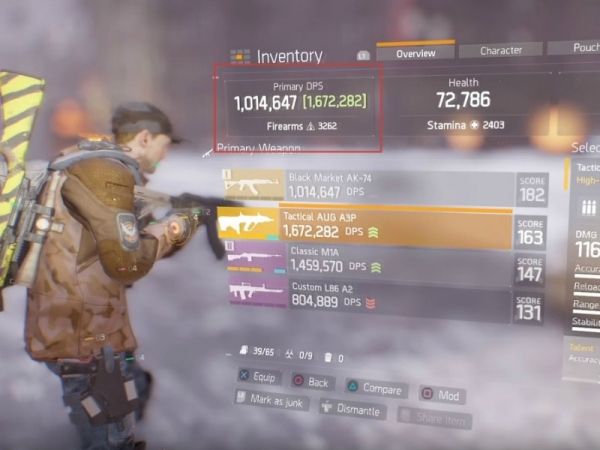Go back with the Back button
Screen dimensions: 600x450
coord(312,382)
